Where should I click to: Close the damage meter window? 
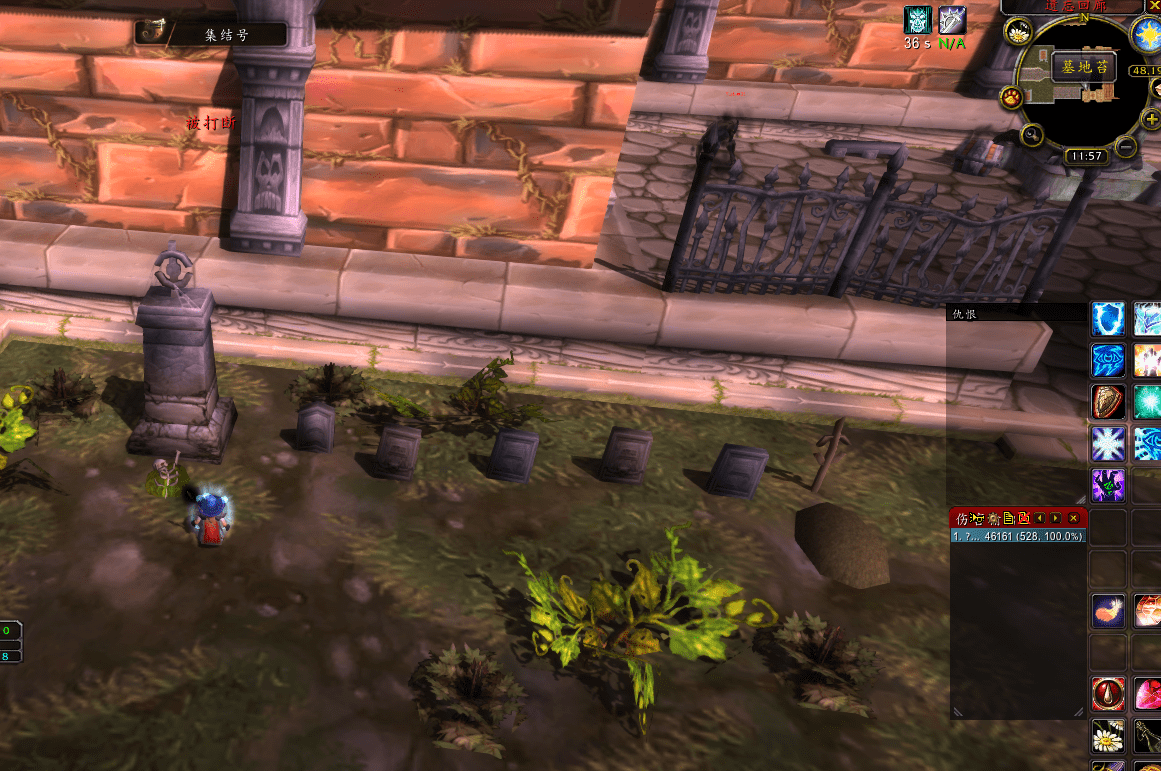tap(1073, 518)
